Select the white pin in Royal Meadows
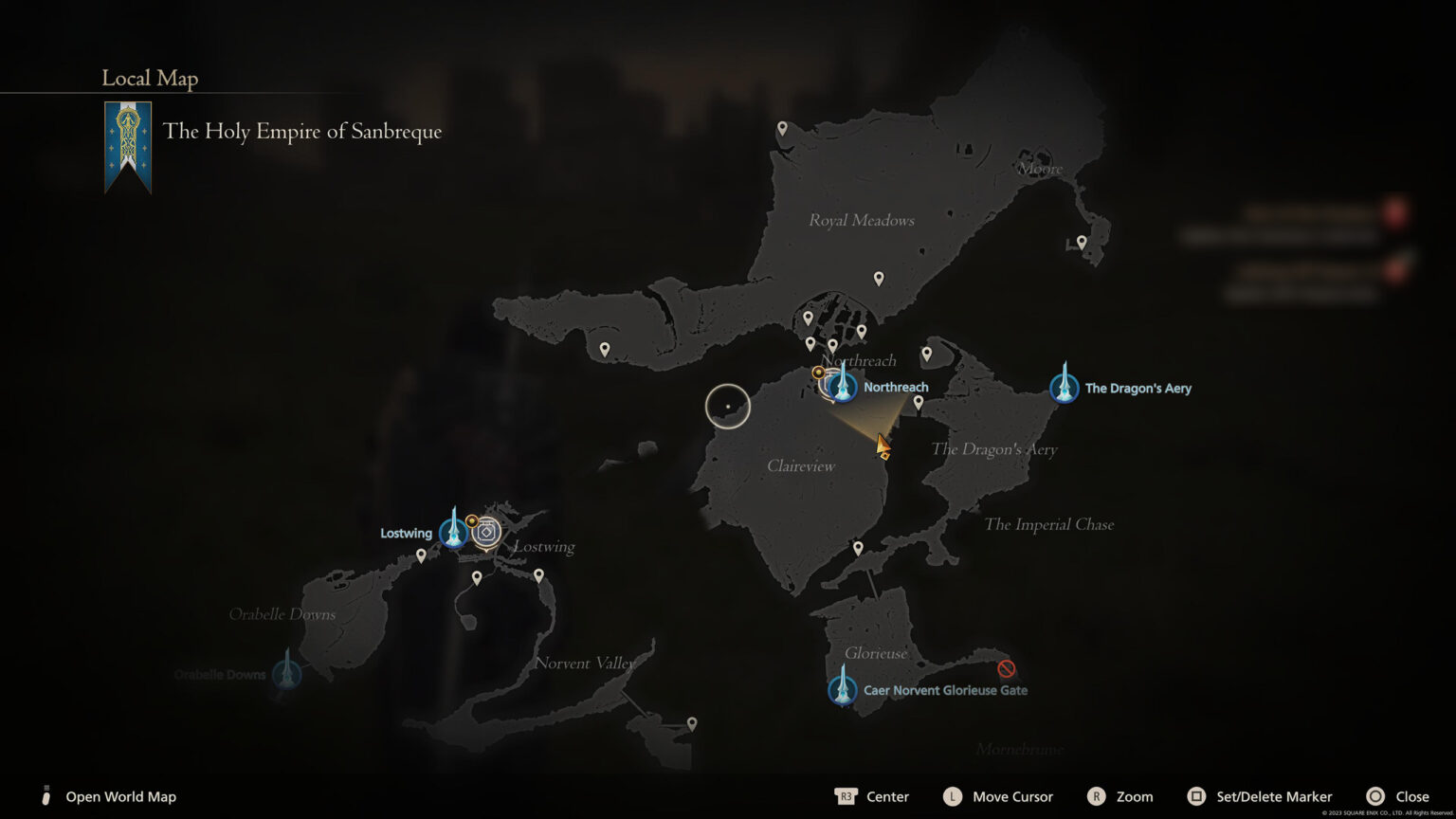Image resolution: width=1456 pixels, height=819 pixels. [879, 278]
